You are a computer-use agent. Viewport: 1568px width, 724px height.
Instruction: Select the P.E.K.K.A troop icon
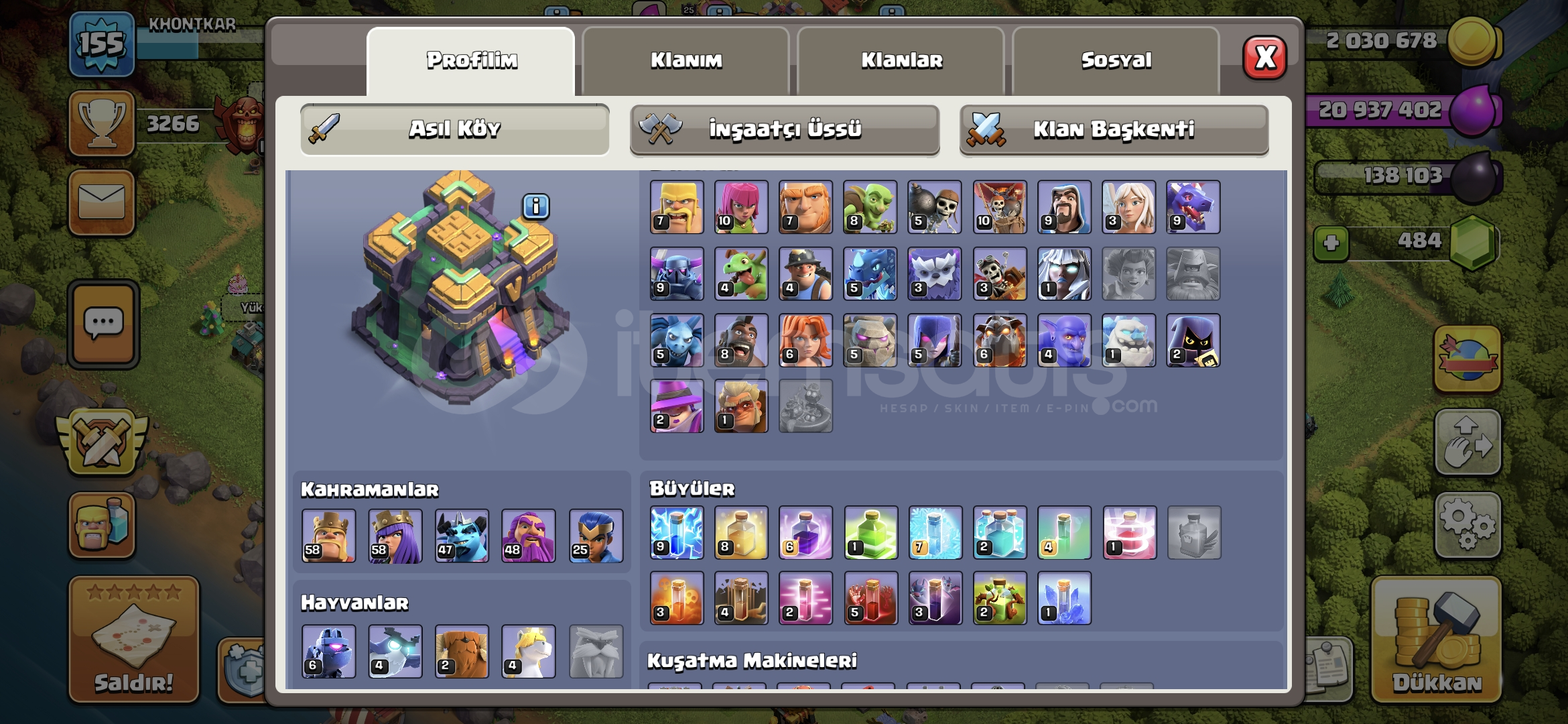(x=675, y=274)
